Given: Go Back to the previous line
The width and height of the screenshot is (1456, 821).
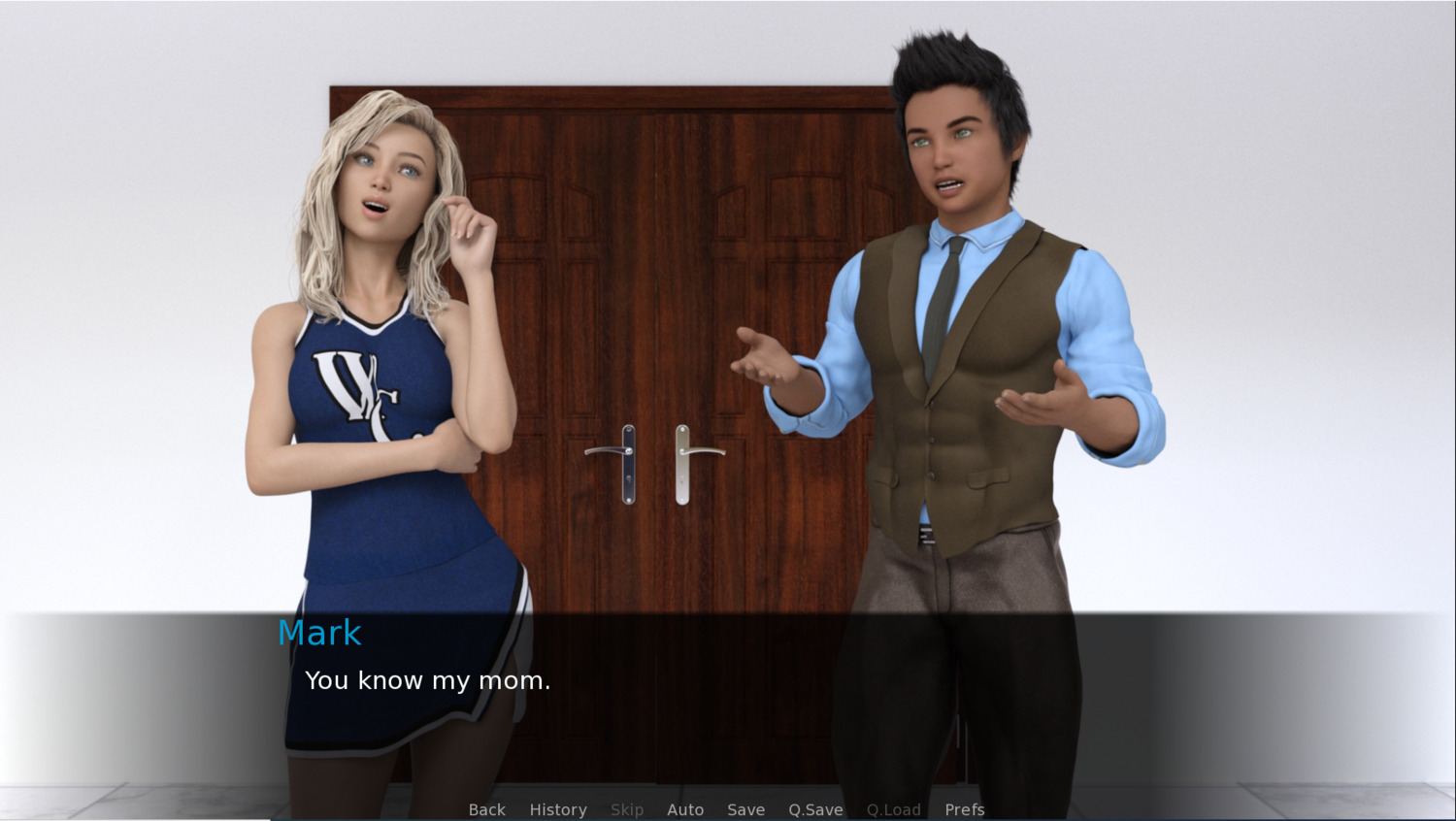Looking at the screenshot, I should [486, 809].
